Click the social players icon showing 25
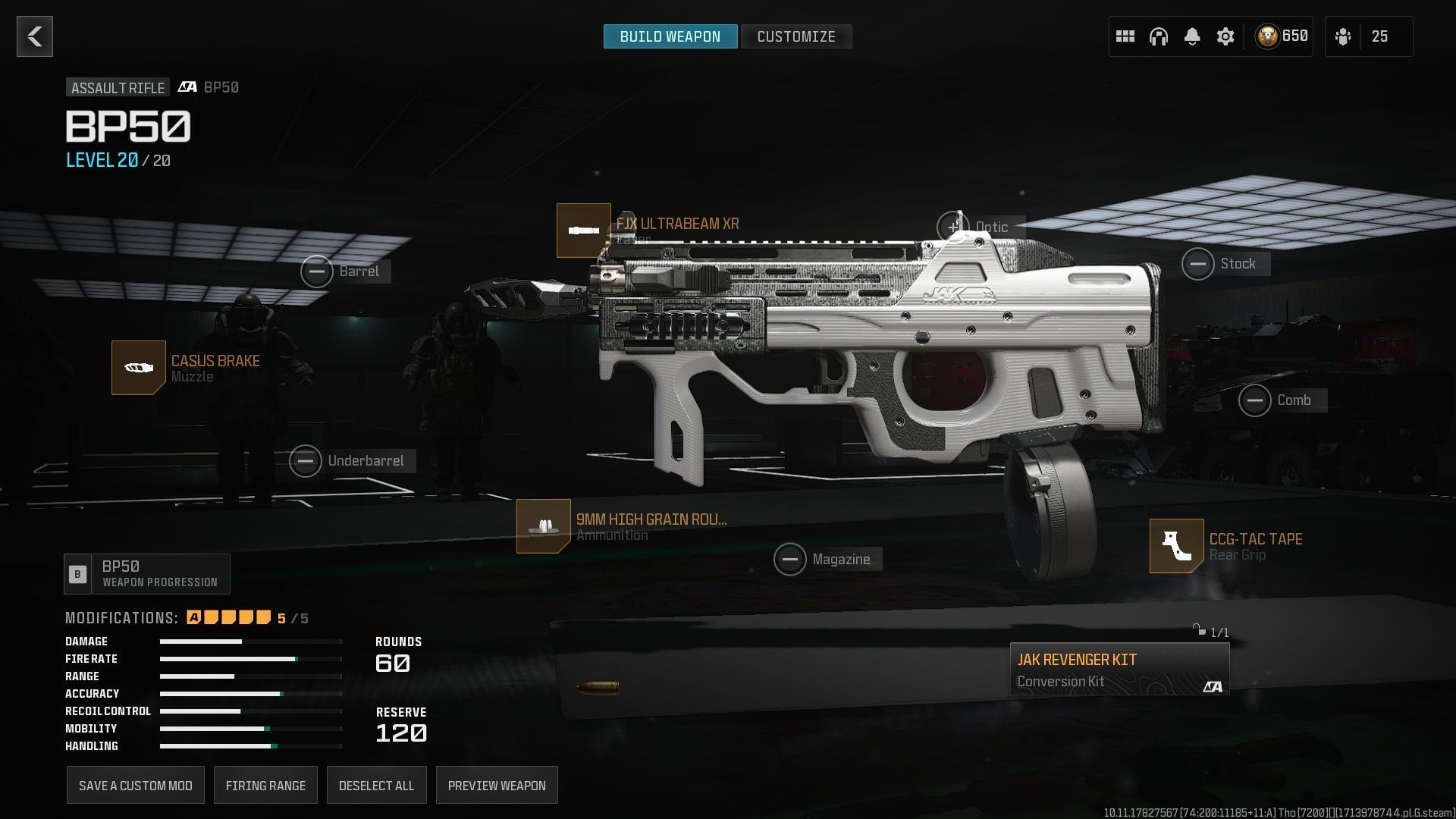The height and width of the screenshot is (819, 1456). click(1343, 36)
